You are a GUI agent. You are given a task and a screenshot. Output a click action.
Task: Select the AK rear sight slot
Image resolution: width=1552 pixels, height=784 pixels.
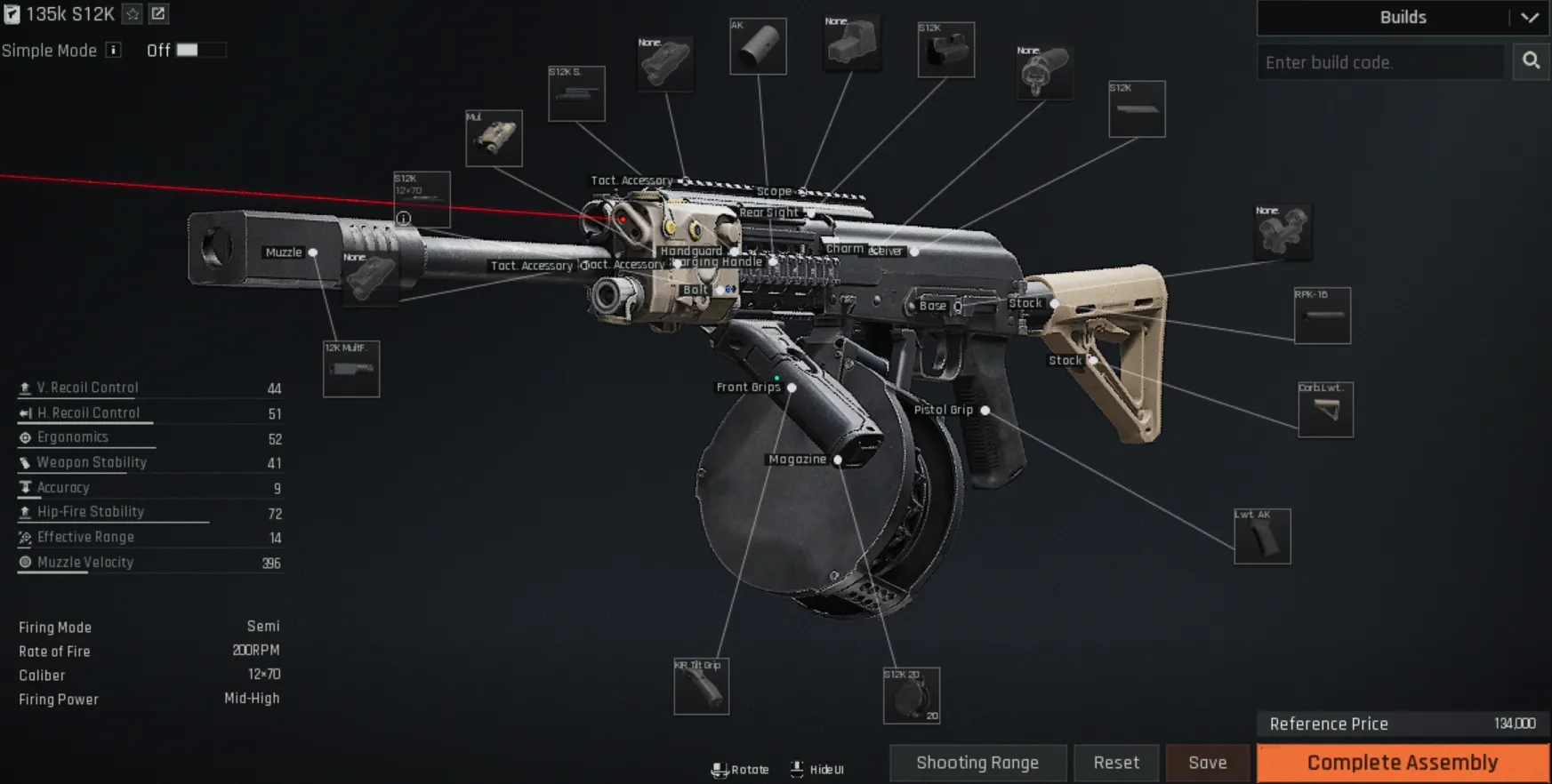[x=758, y=46]
